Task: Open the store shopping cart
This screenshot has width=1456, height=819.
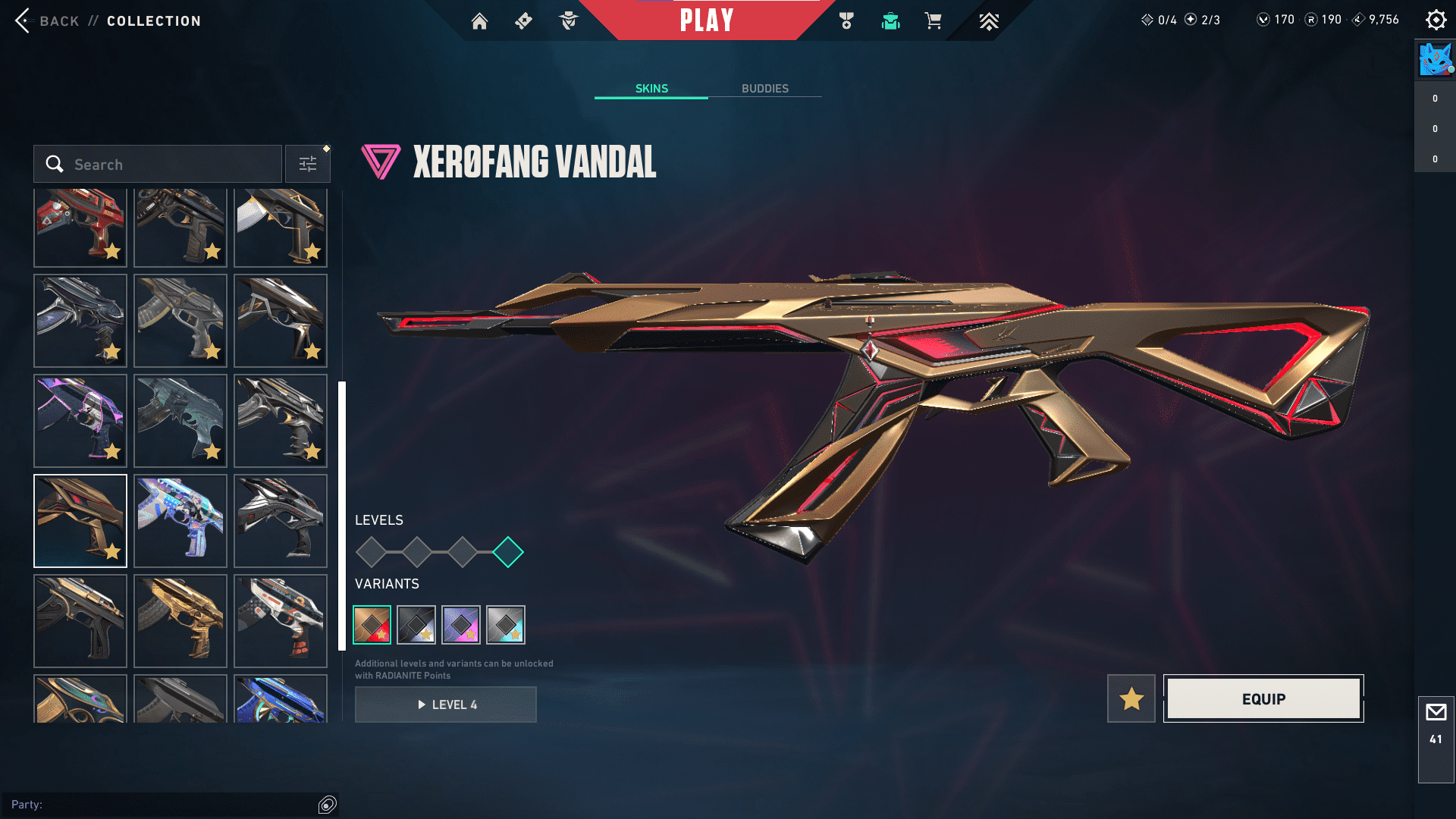Action: pyautogui.click(x=933, y=21)
